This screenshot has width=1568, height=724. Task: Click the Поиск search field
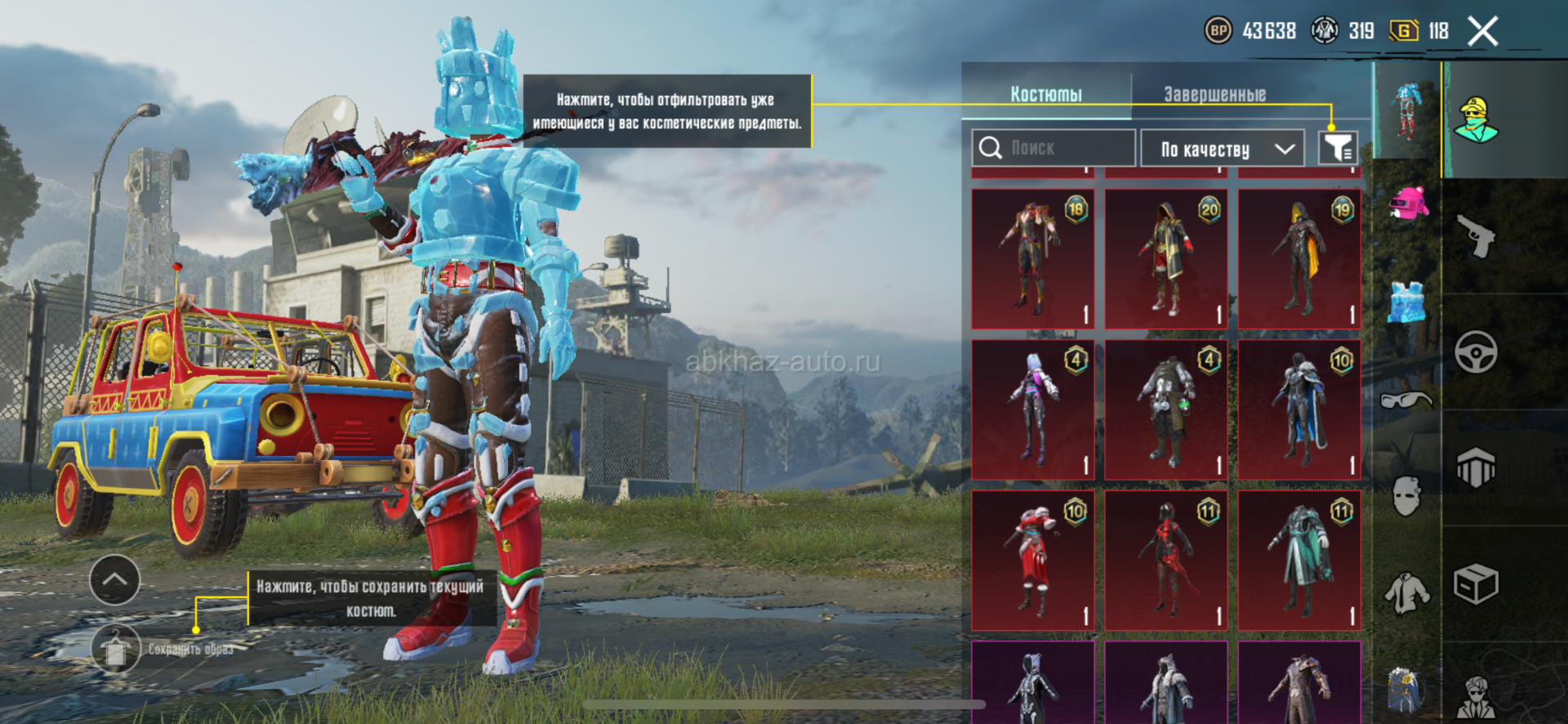(x=1053, y=148)
